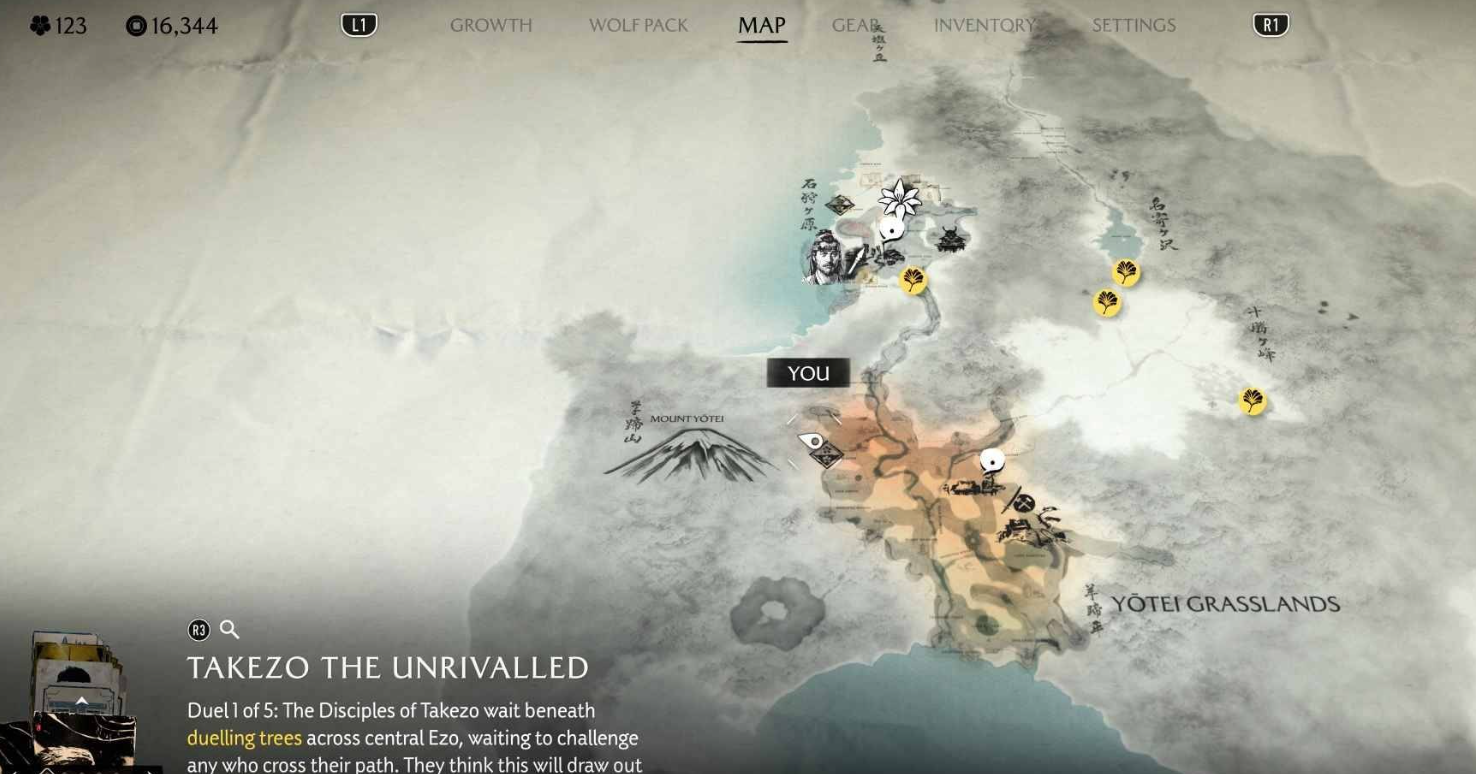
Task: Click the player location marker under YOU
Action: (814, 441)
